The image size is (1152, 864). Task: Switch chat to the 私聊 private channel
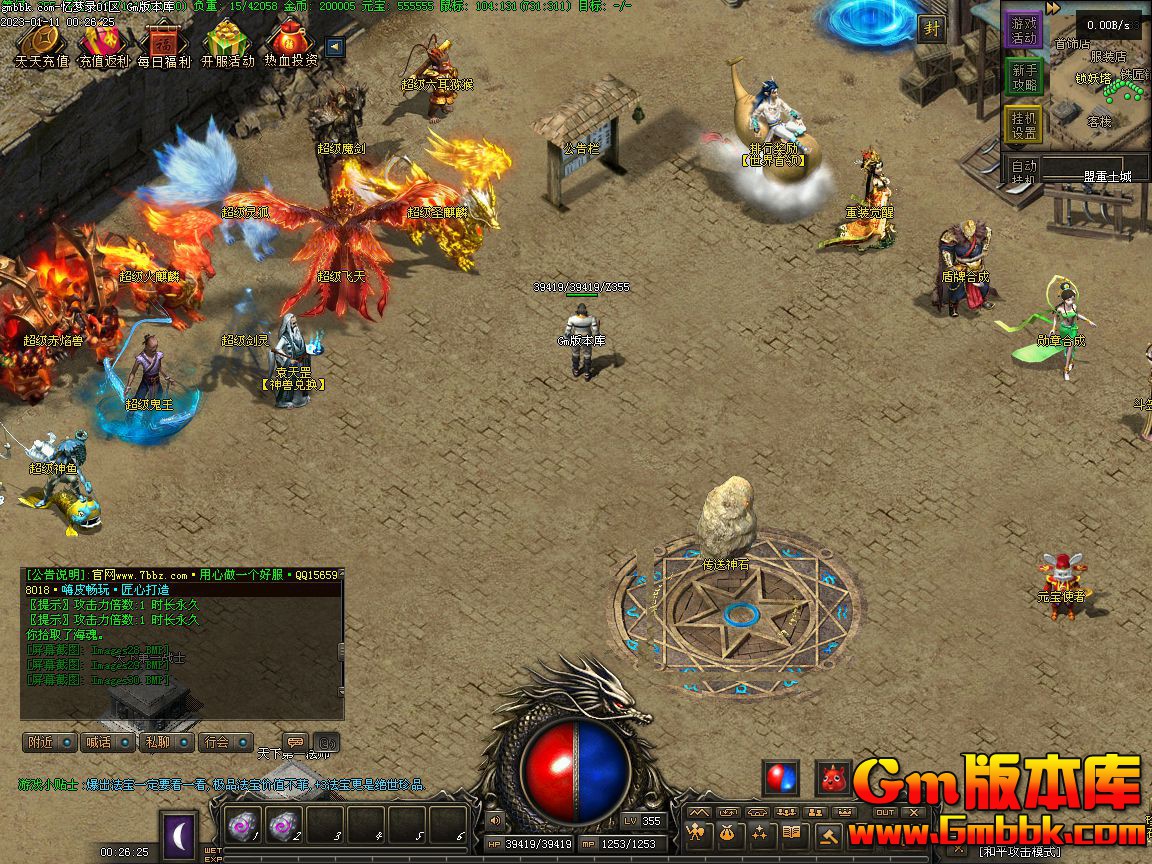pyautogui.click(x=166, y=742)
